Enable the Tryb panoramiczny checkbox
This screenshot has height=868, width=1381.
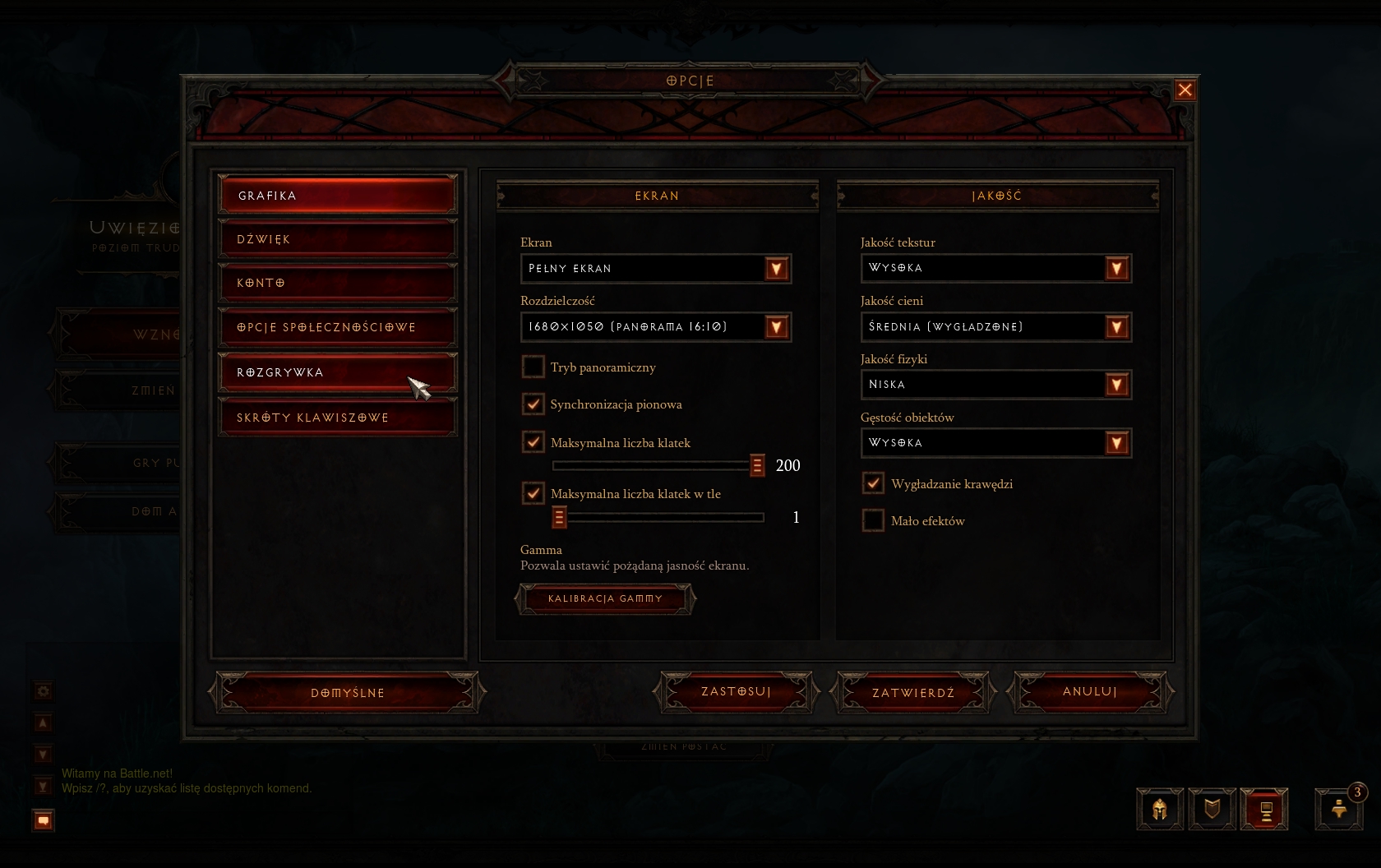tap(533, 367)
